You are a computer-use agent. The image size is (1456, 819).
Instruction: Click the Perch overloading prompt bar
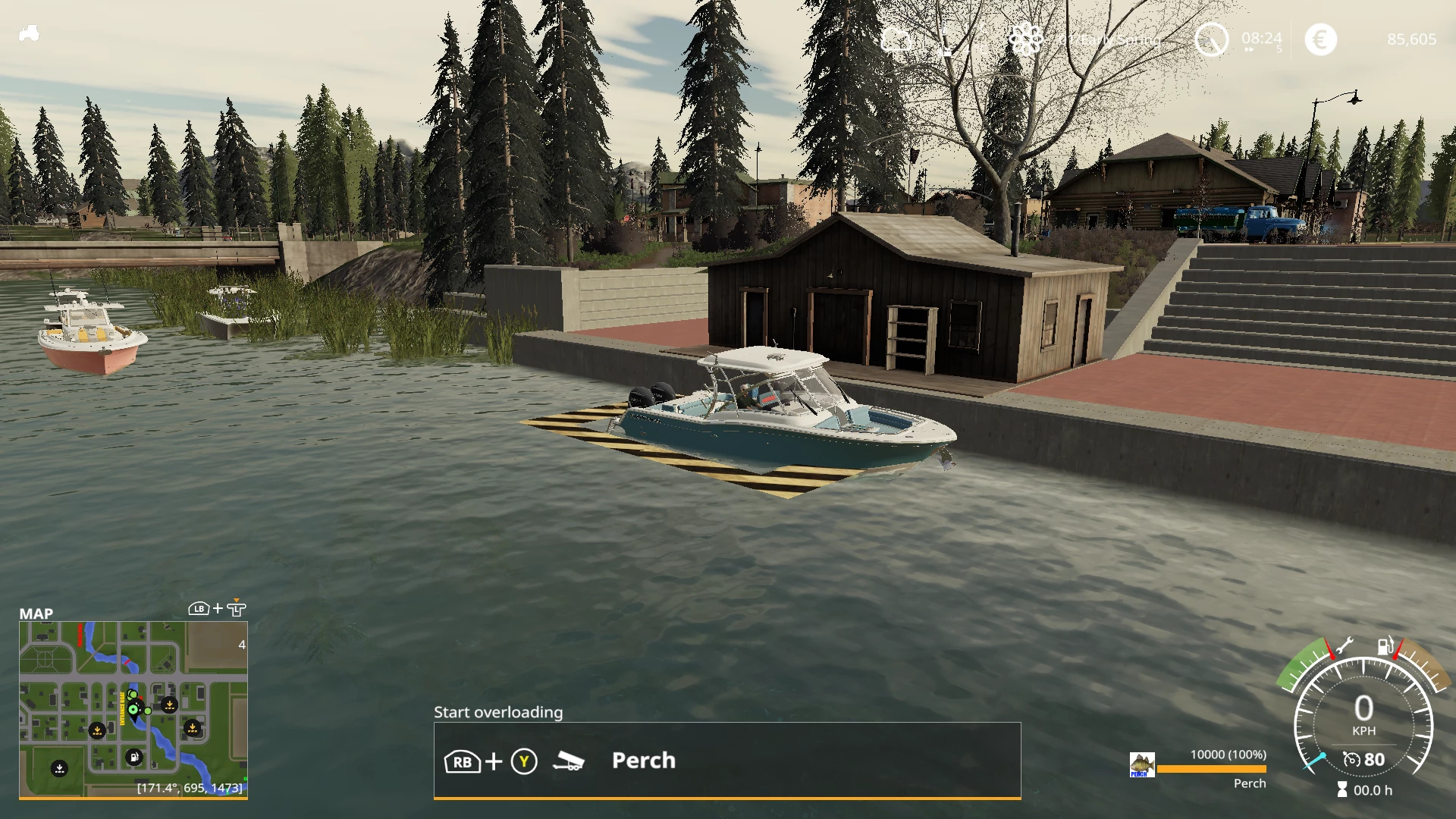point(726,761)
